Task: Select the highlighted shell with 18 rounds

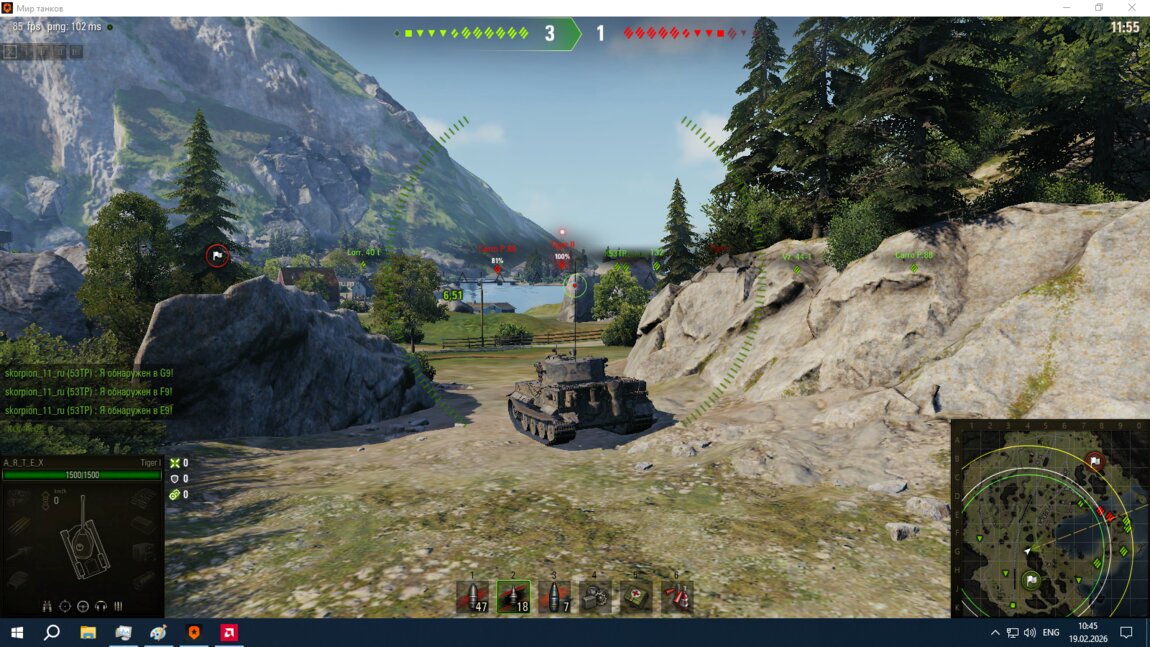Action: click(x=513, y=597)
